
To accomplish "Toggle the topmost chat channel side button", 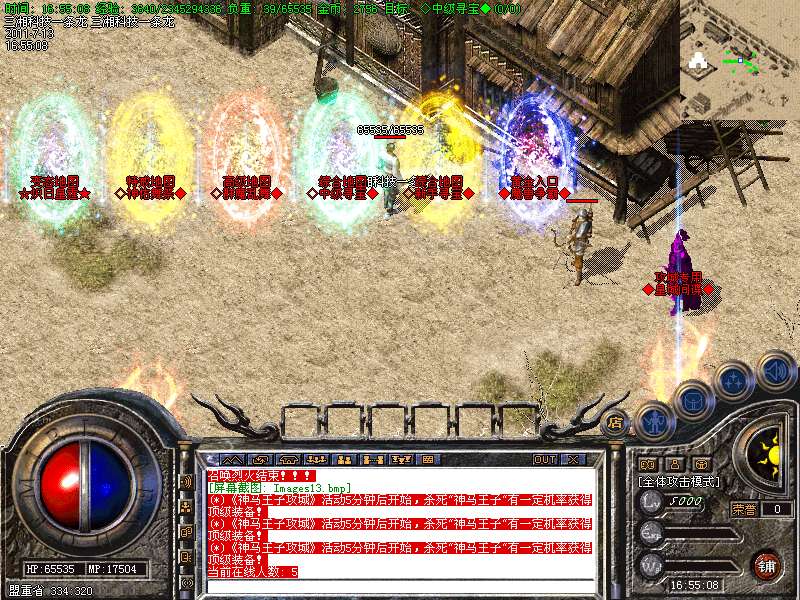I will point(186,481).
